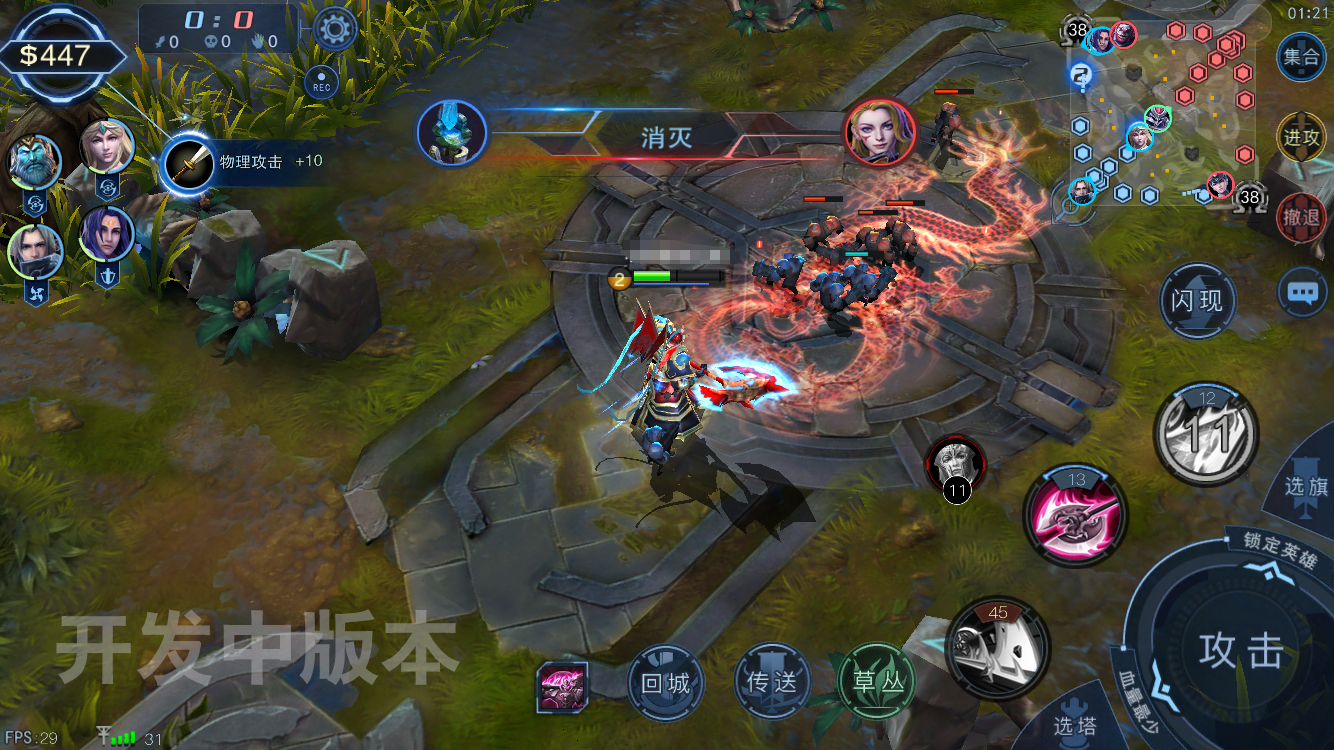Select the 选塔 target tower button
This screenshot has height=750, width=1334.
tap(1074, 724)
